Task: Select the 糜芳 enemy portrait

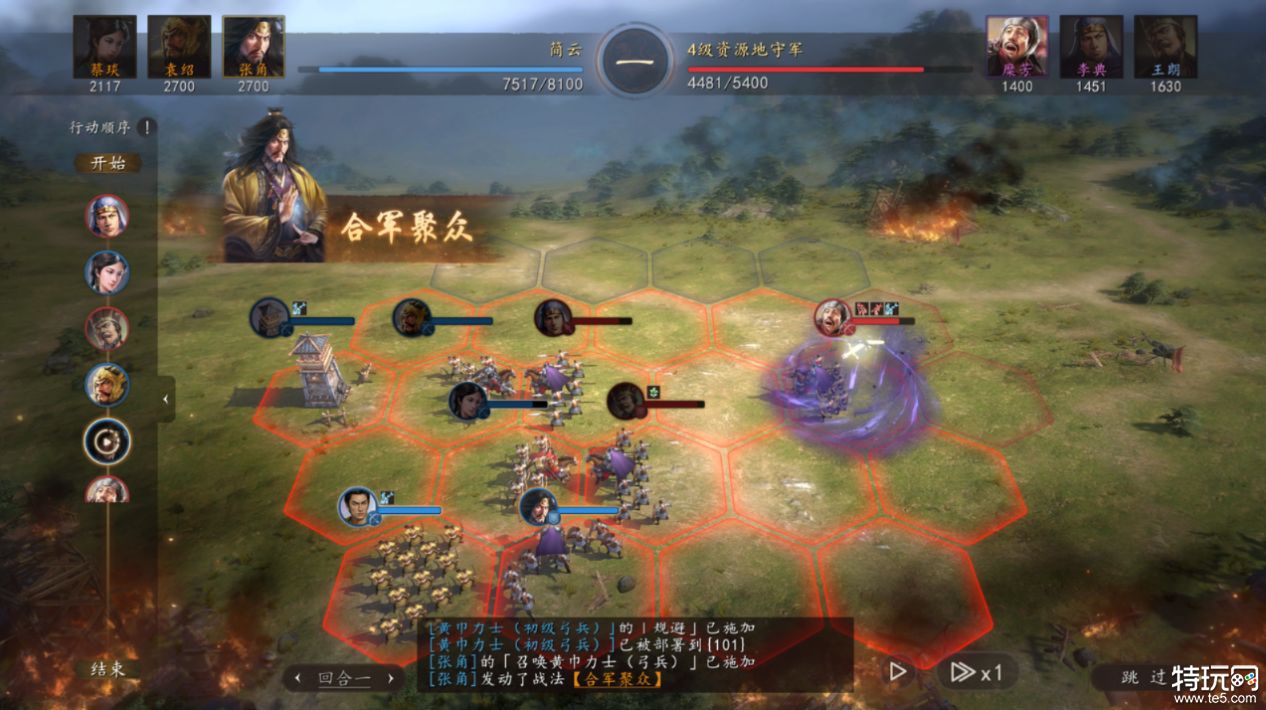Action: point(1017,46)
